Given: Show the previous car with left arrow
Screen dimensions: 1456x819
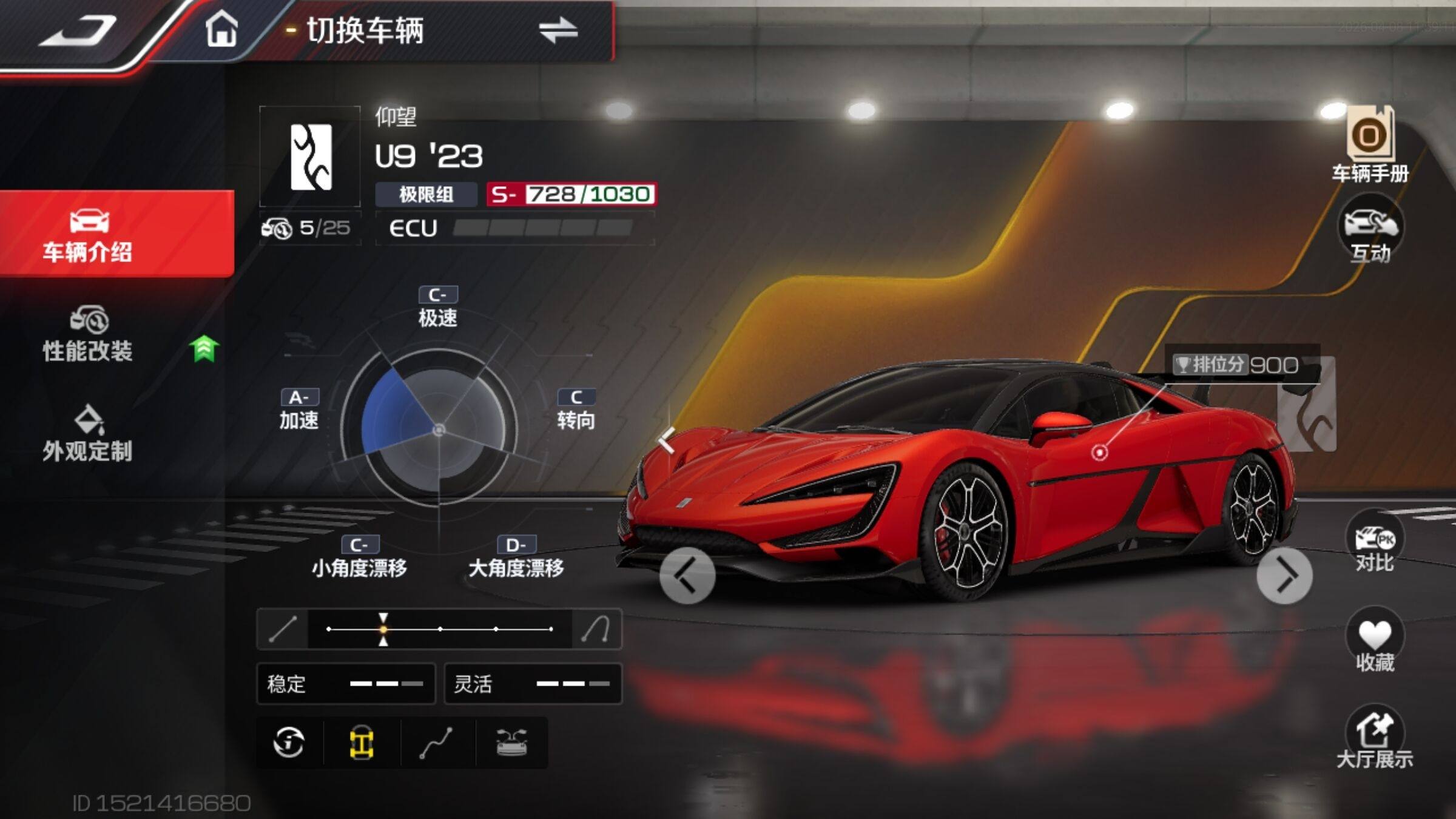Looking at the screenshot, I should tap(687, 575).
